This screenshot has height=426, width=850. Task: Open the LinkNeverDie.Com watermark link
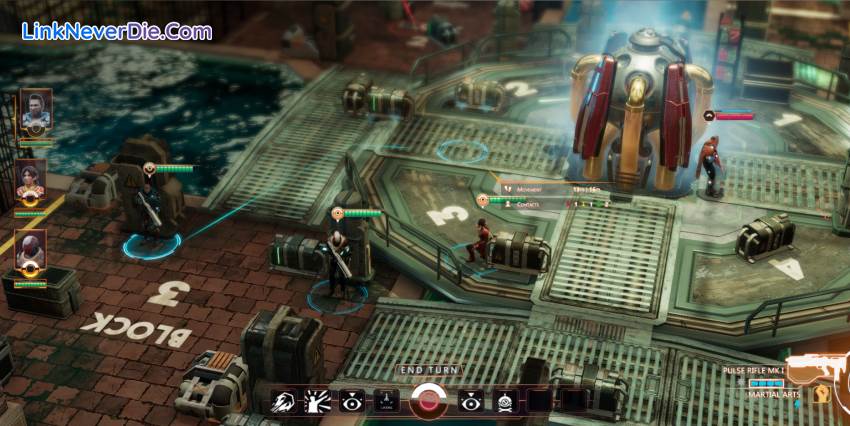[x=117, y=31]
